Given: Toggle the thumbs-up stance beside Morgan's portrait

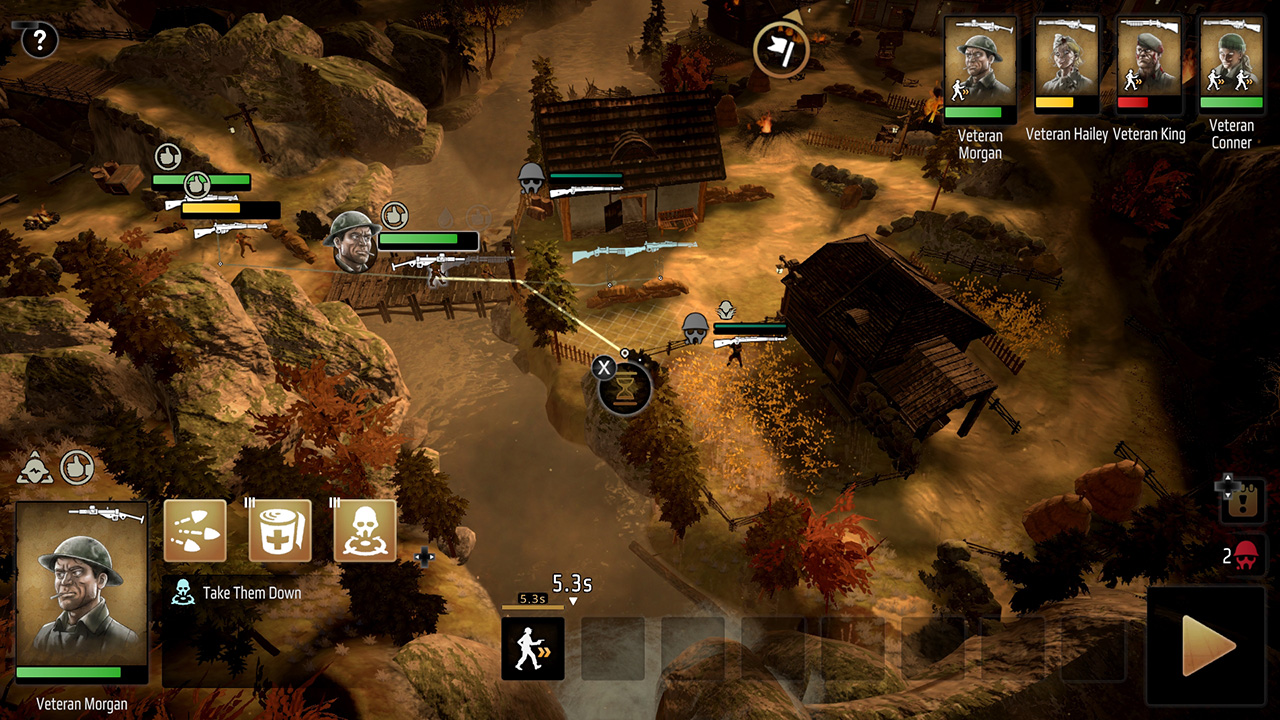Looking at the screenshot, I should pos(79,468).
